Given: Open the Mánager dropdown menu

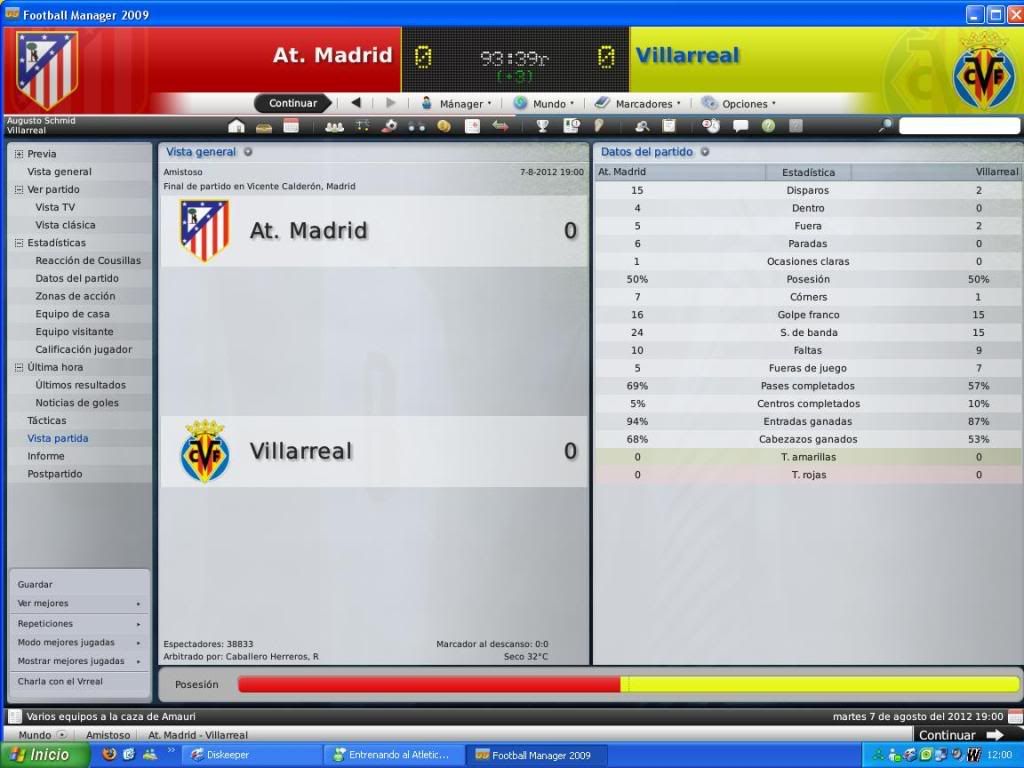Looking at the screenshot, I should pyautogui.click(x=456, y=103).
